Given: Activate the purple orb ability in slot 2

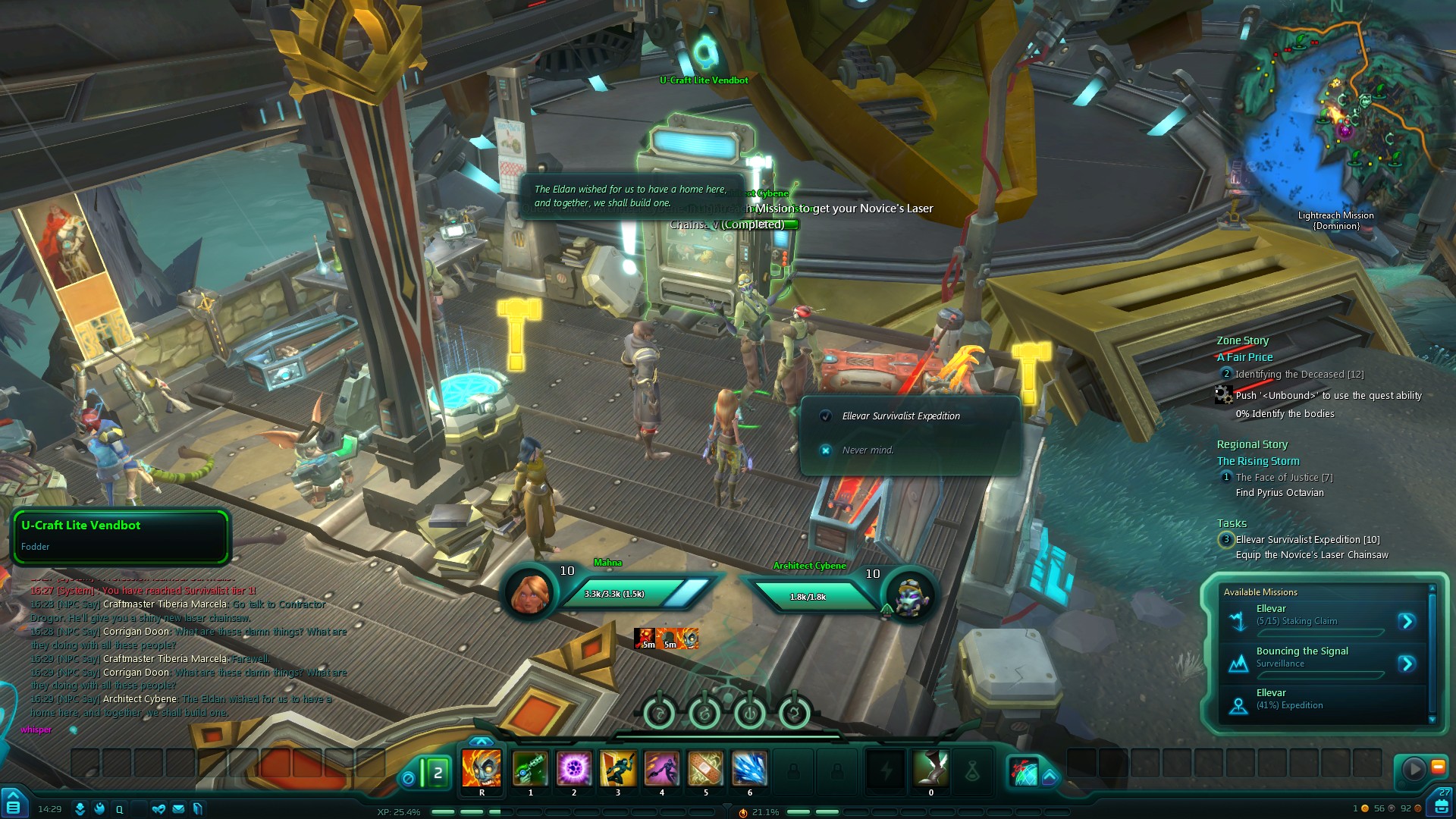Looking at the screenshot, I should (x=574, y=769).
